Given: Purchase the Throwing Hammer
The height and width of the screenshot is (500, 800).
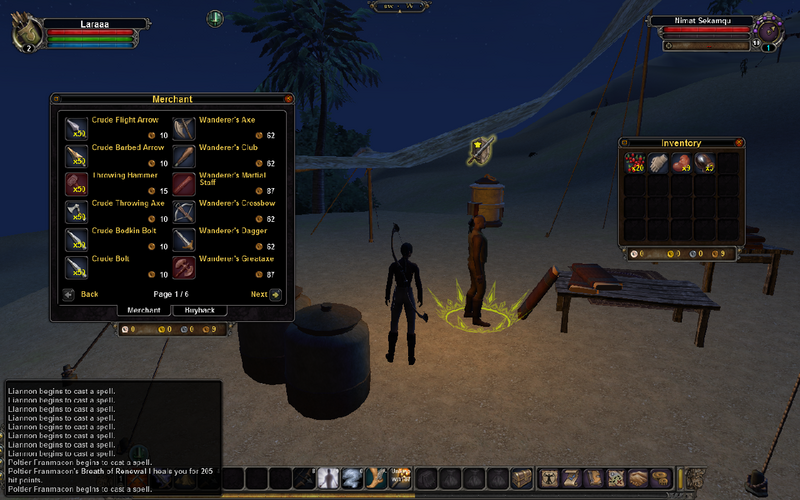Looking at the screenshot, I should pyautogui.click(x=78, y=184).
